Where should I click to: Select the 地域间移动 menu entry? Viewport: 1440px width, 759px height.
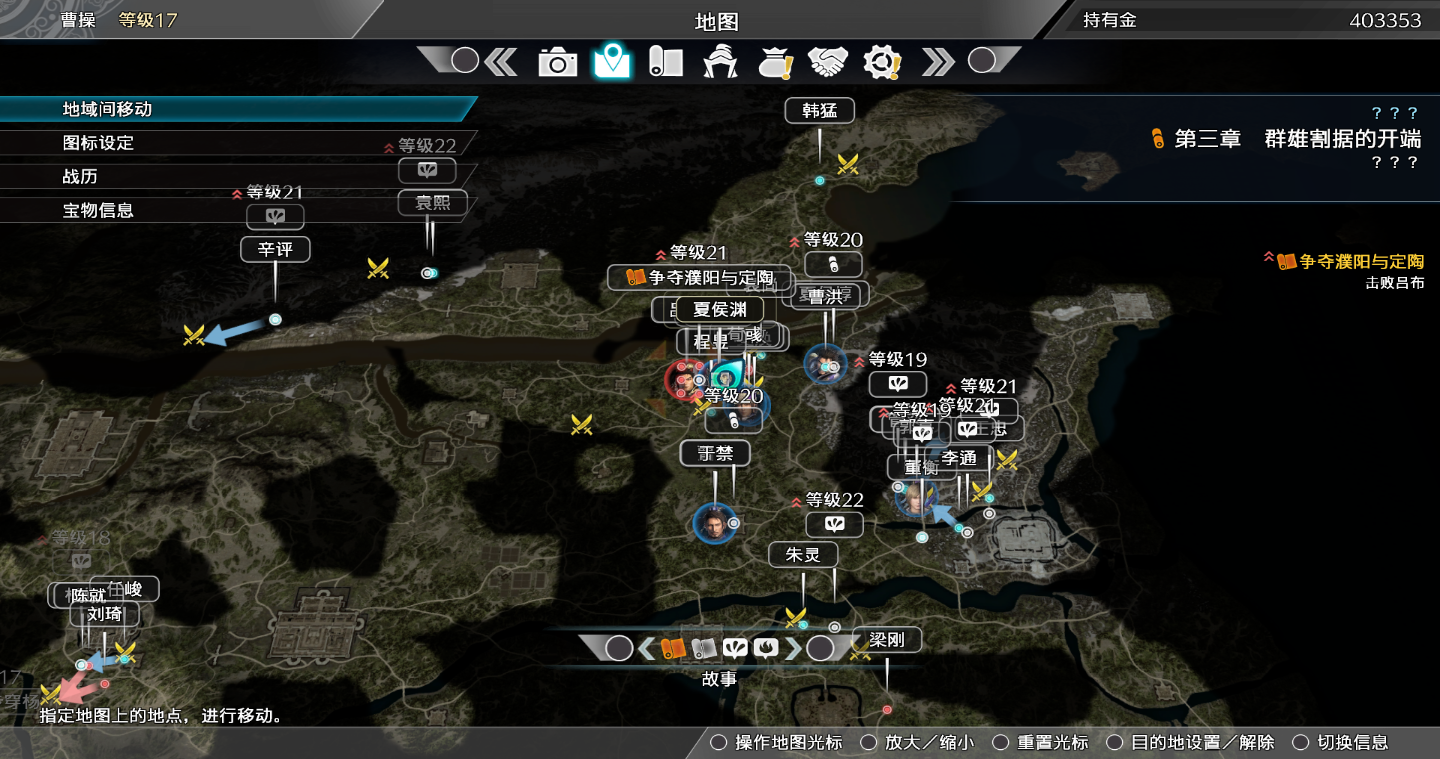point(108,109)
